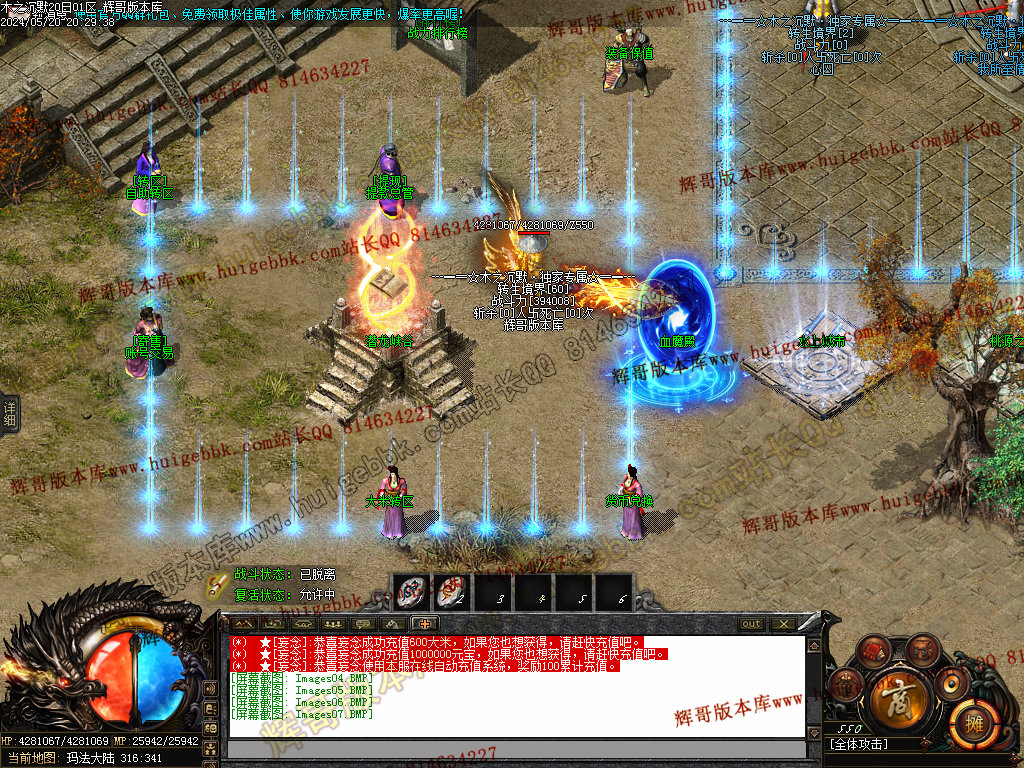Viewport: 1024px width, 768px height.
Task: Change the 全体攻击 attack mode
Action: 860,744
